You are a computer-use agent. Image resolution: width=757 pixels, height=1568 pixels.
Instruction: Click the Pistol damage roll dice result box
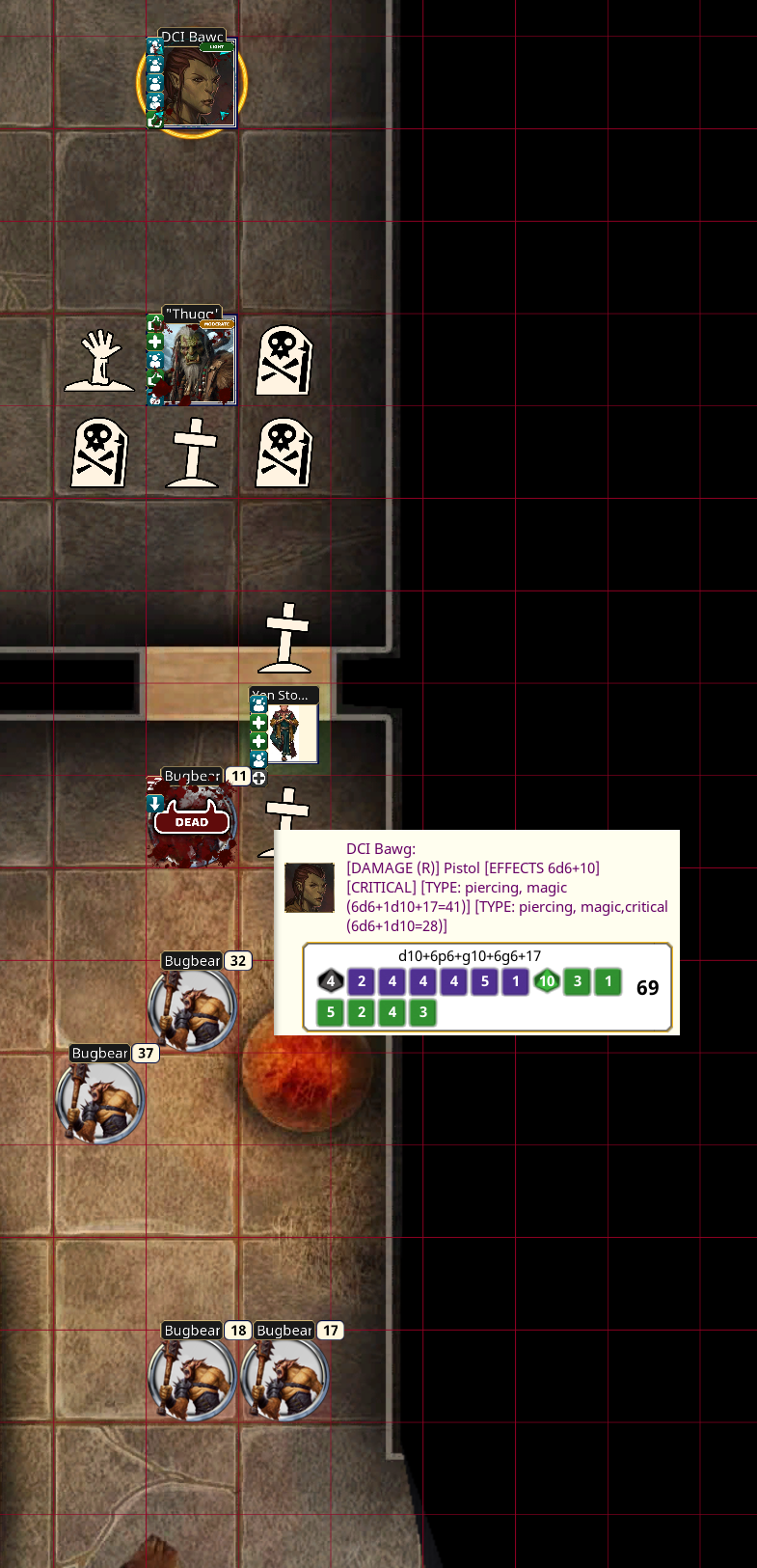pos(487,987)
